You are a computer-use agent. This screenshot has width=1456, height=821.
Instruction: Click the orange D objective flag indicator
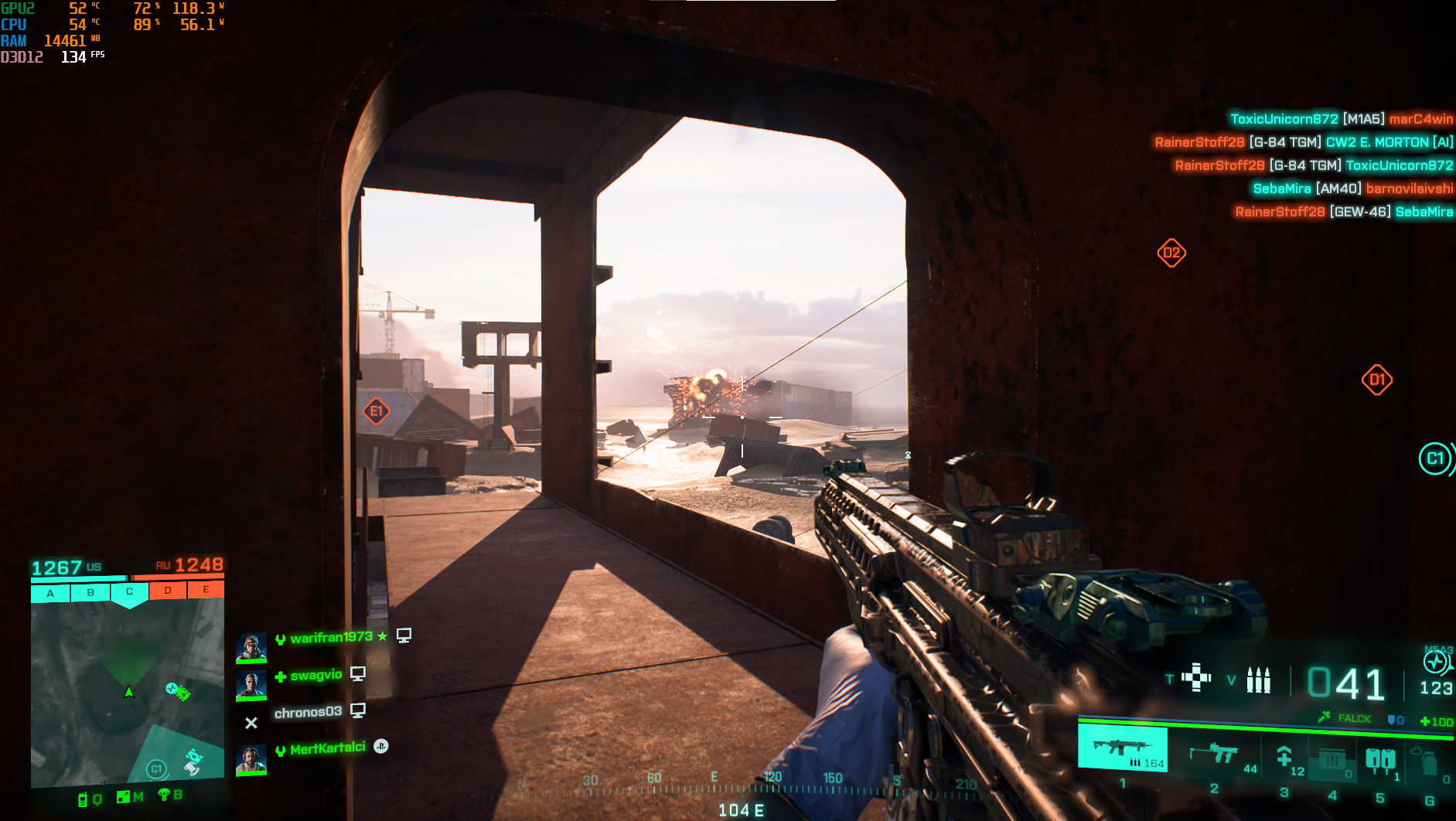tap(168, 591)
